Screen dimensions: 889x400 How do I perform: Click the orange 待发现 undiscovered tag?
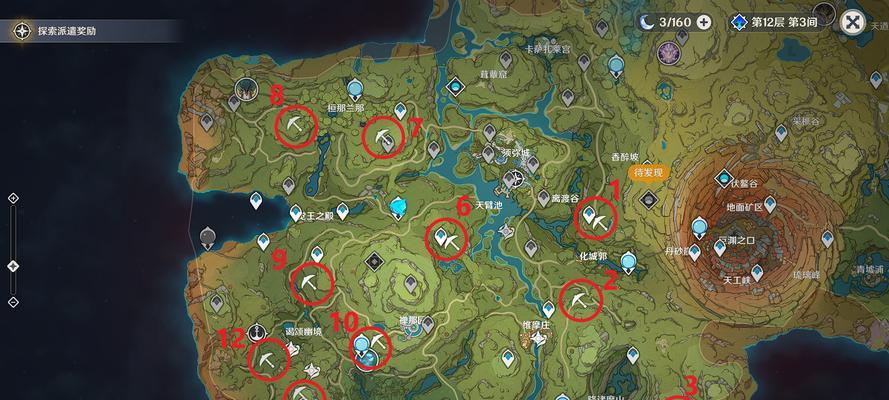[x=650, y=173]
